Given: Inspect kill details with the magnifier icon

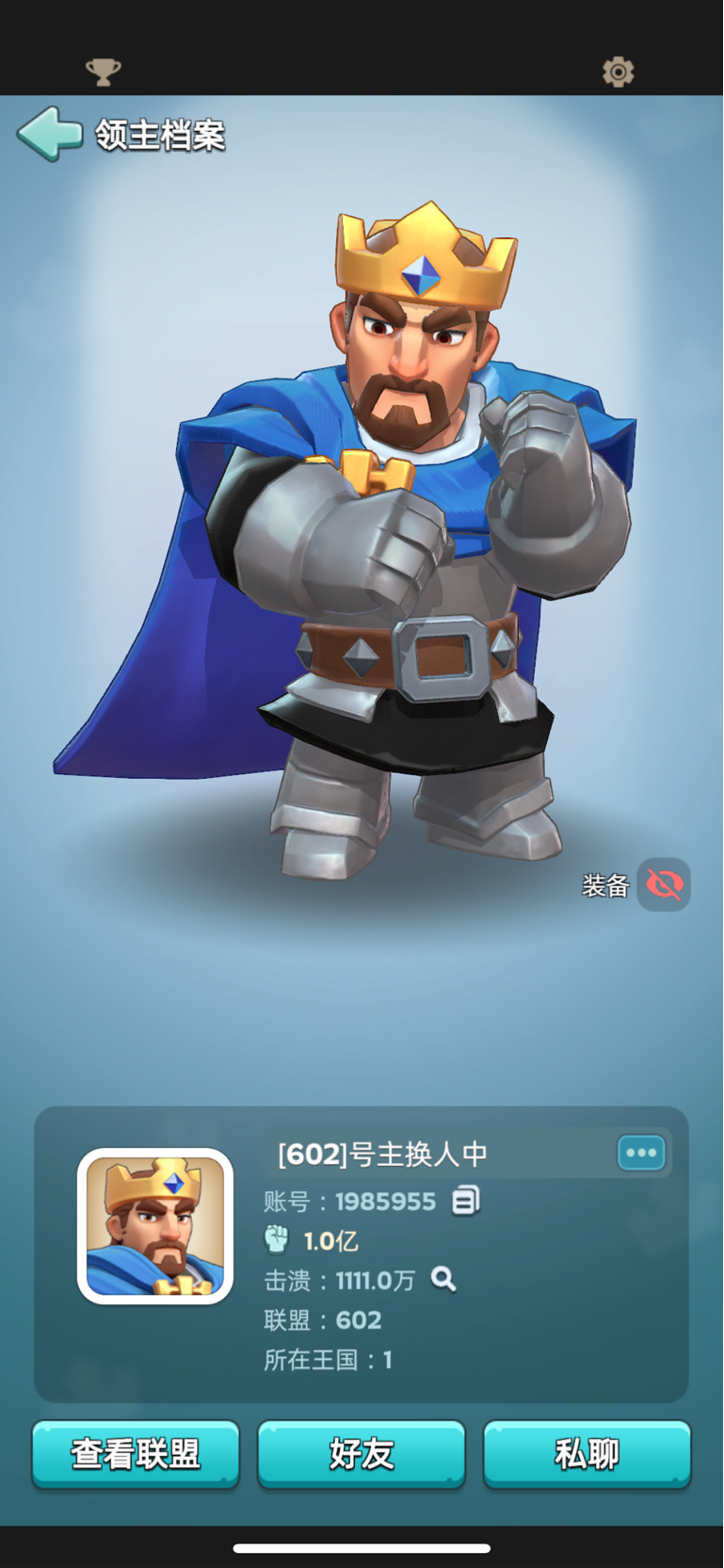Looking at the screenshot, I should click(x=443, y=1279).
